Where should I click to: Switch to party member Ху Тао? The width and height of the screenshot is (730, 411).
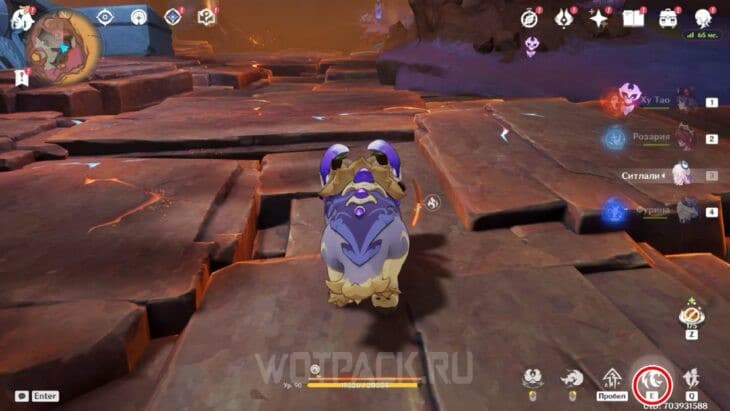(x=686, y=101)
